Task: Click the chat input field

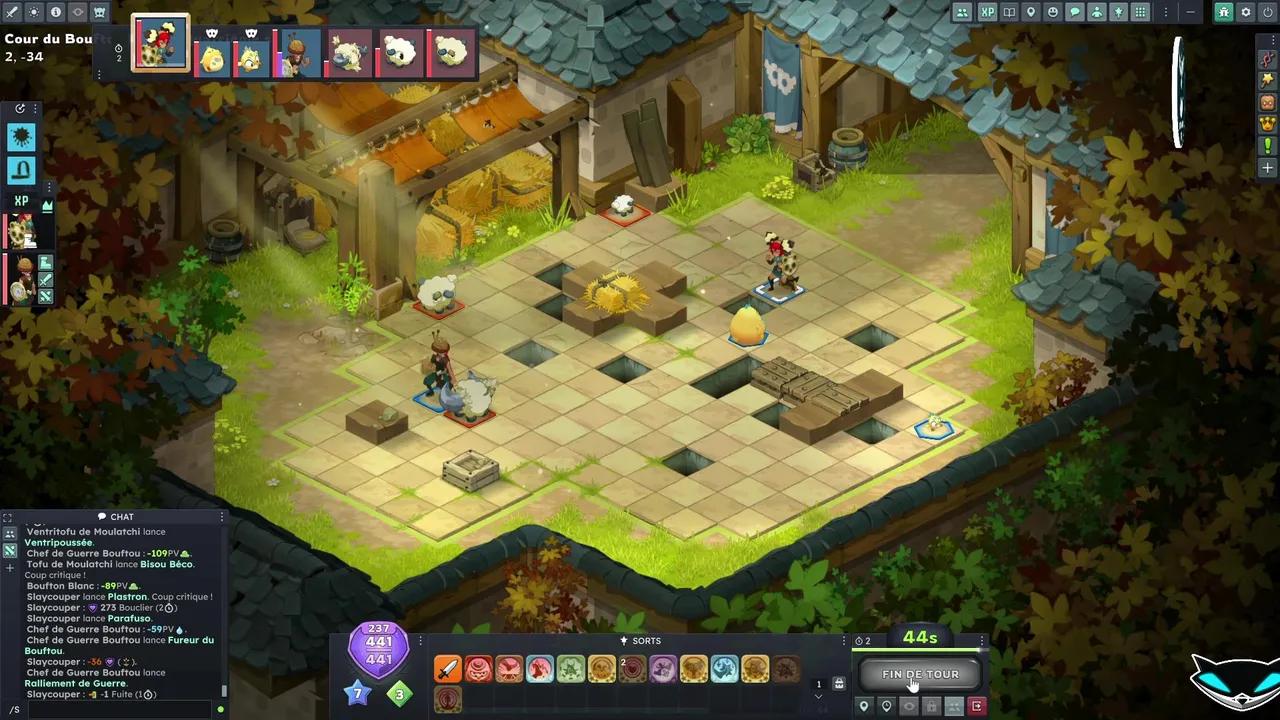Action: tap(115, 709)
